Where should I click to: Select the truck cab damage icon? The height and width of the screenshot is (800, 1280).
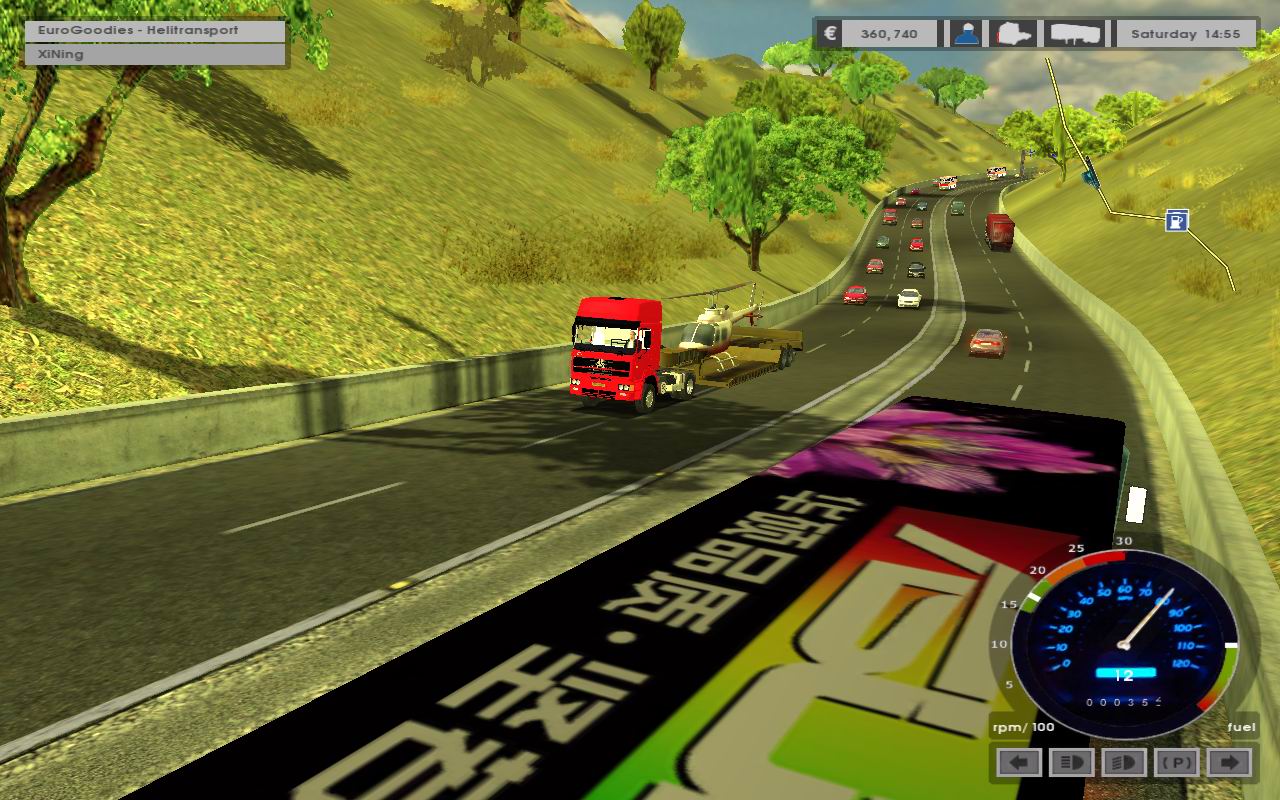click(x=1015, y=33)
